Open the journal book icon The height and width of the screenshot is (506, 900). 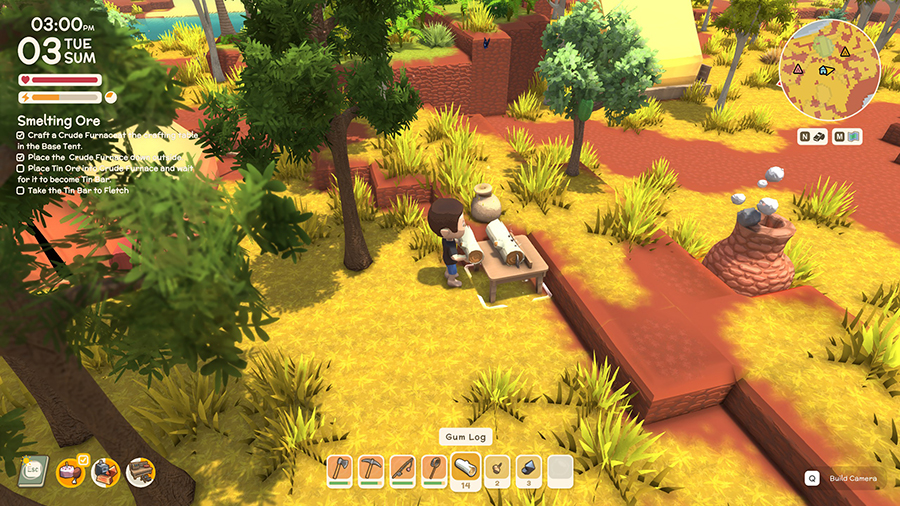coord(35,470)
